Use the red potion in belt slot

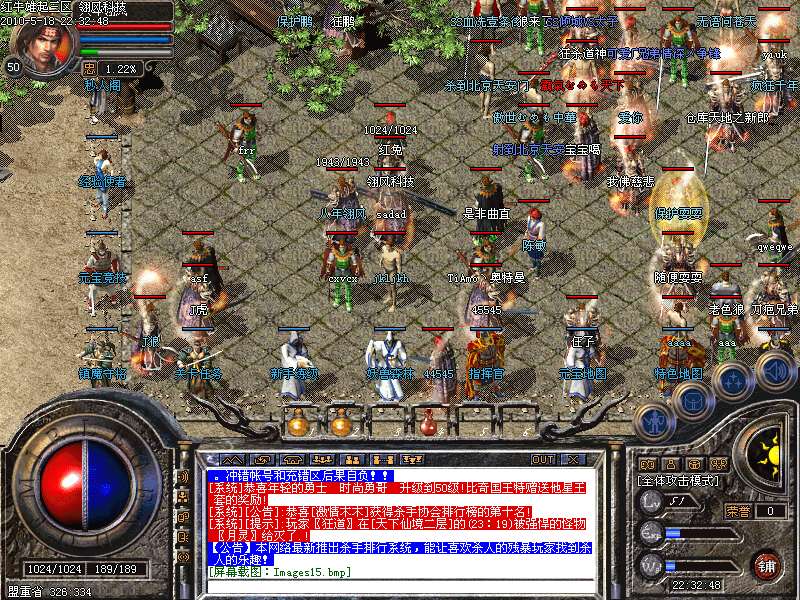click(428, 424)
